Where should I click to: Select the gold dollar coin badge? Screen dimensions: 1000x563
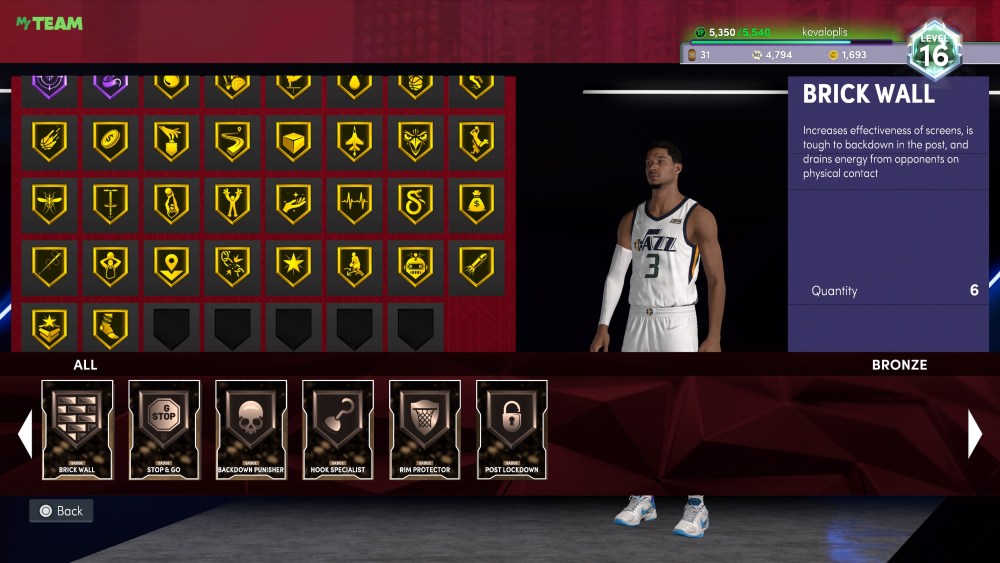pyautogui.click(x=110, y=141)
